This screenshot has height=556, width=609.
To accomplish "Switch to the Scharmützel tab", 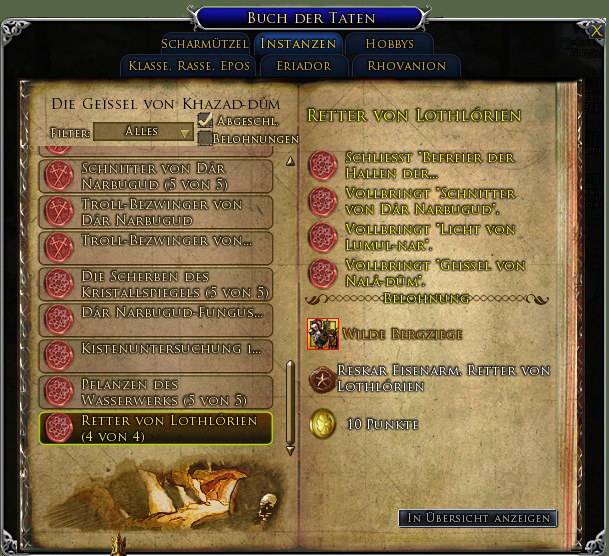I will (x=204, y=44).
